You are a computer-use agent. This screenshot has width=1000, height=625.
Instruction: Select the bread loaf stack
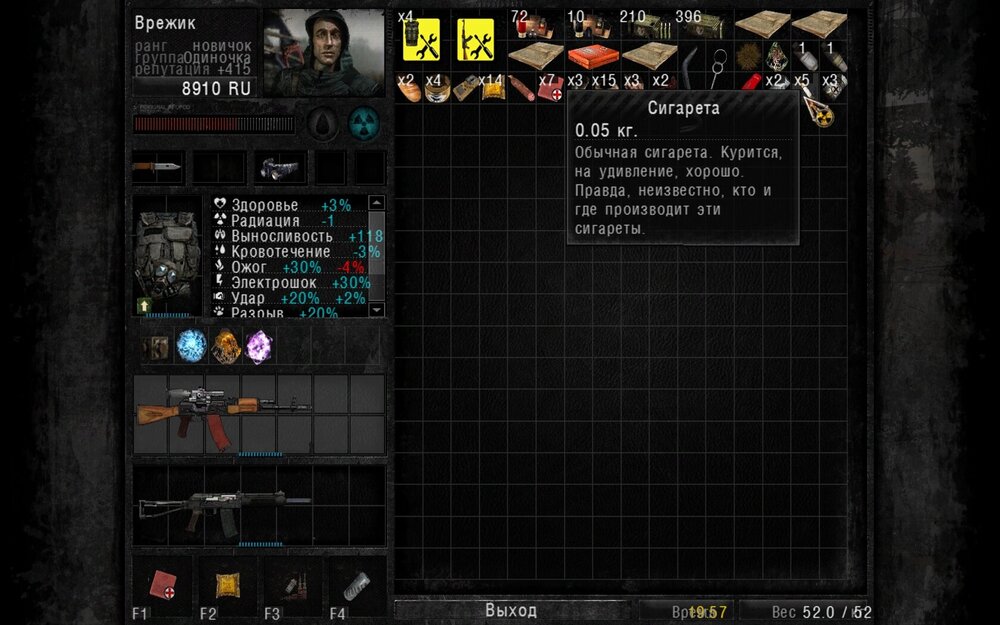click(x=408, y=88)
